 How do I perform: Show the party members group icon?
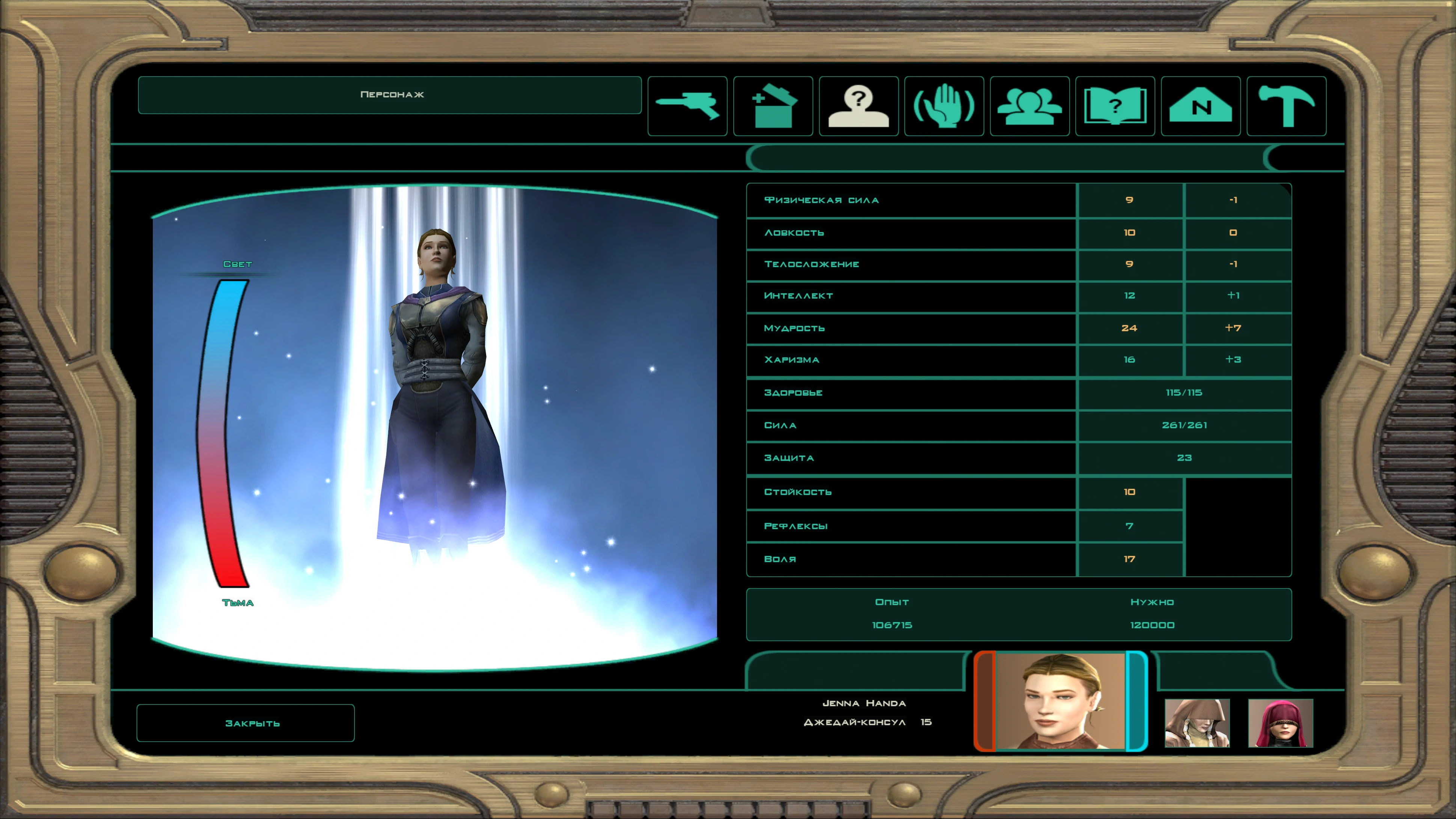[x=1029, y=106]
